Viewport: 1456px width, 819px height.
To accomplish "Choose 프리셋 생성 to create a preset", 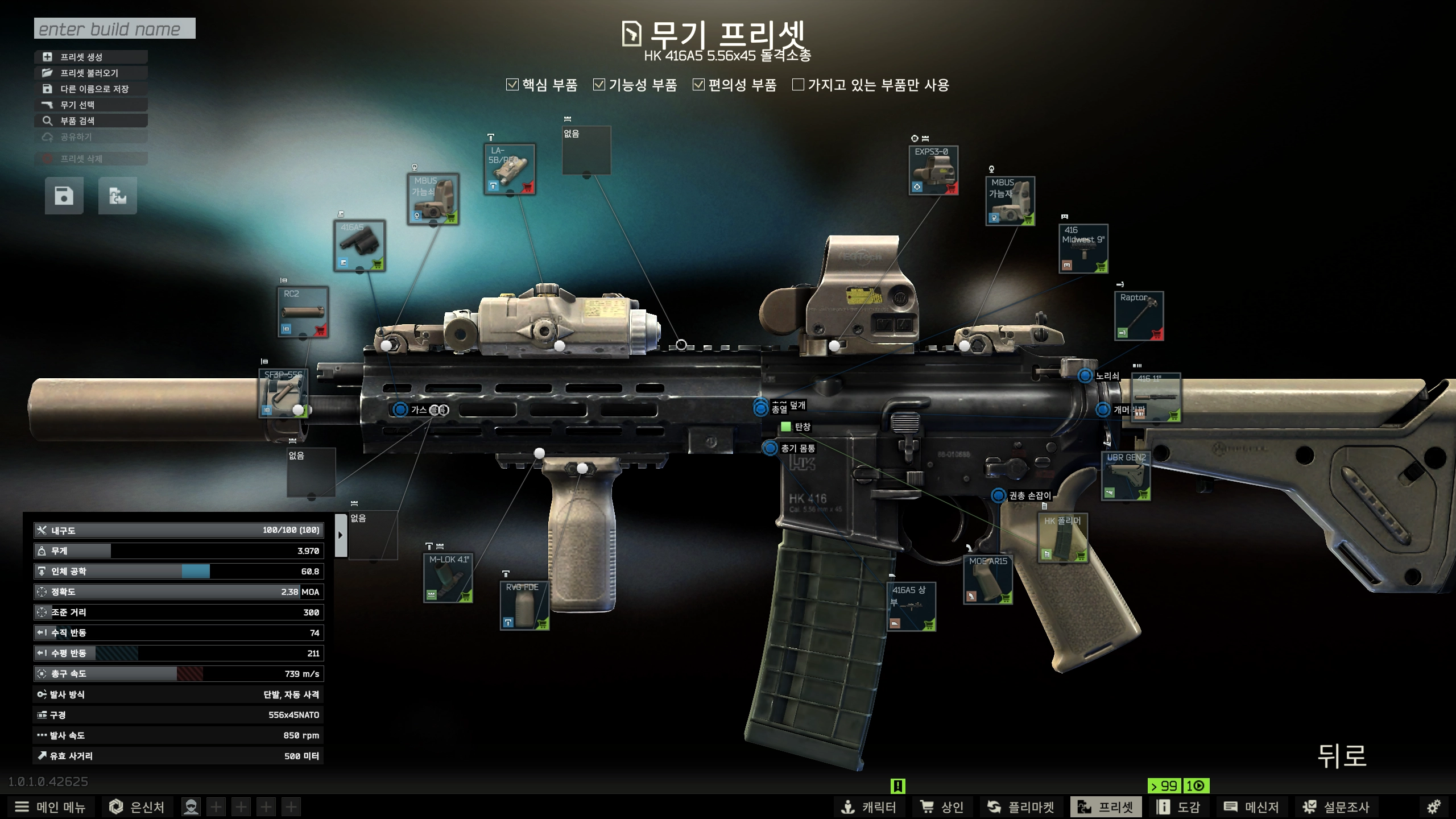I will coord(91,57).
